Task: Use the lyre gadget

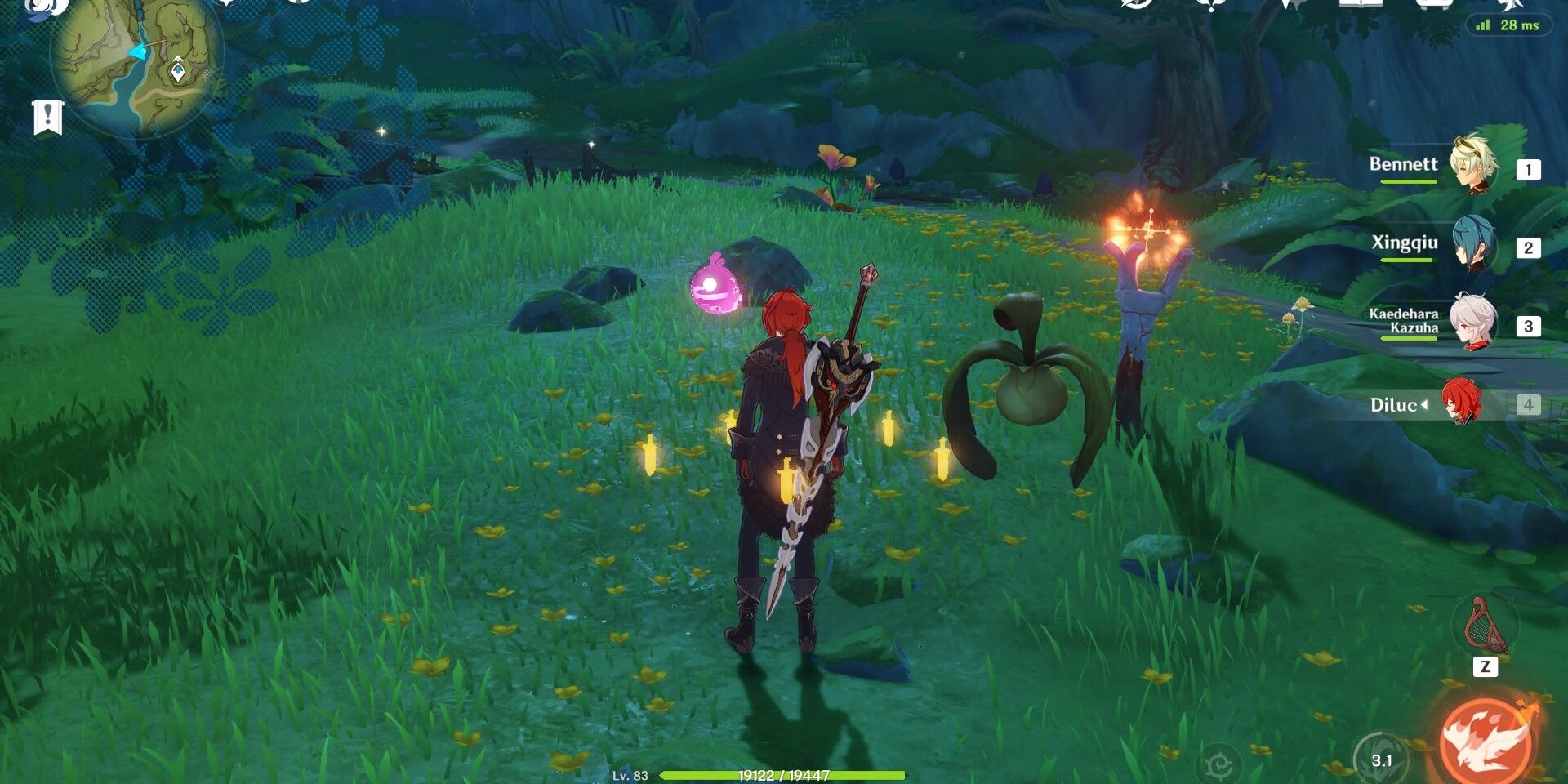Action: pyautogui.click(x=1484, y=626)
